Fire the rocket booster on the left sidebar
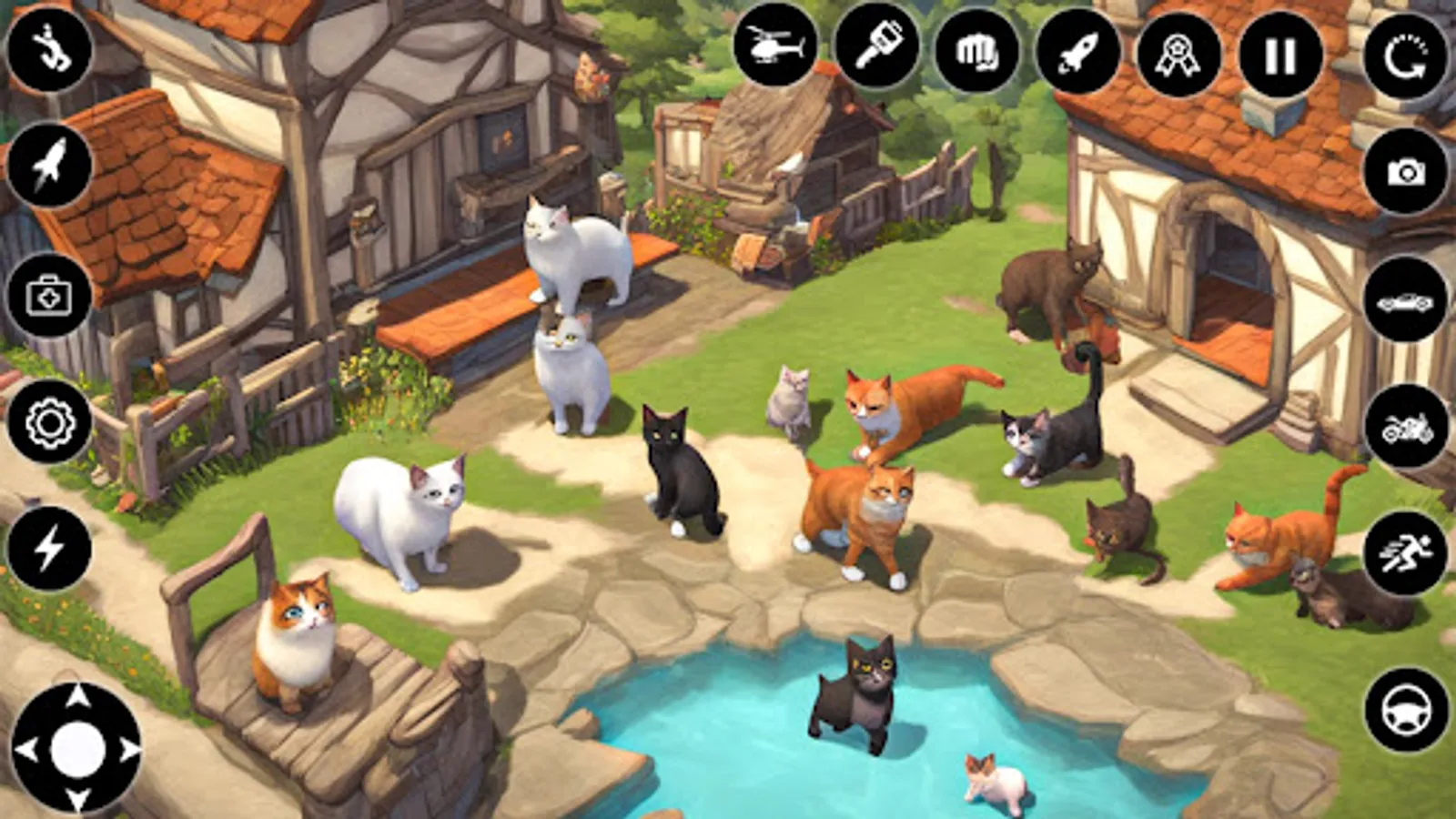Viewport: 1456px width, 819px height. coord(50,164)
